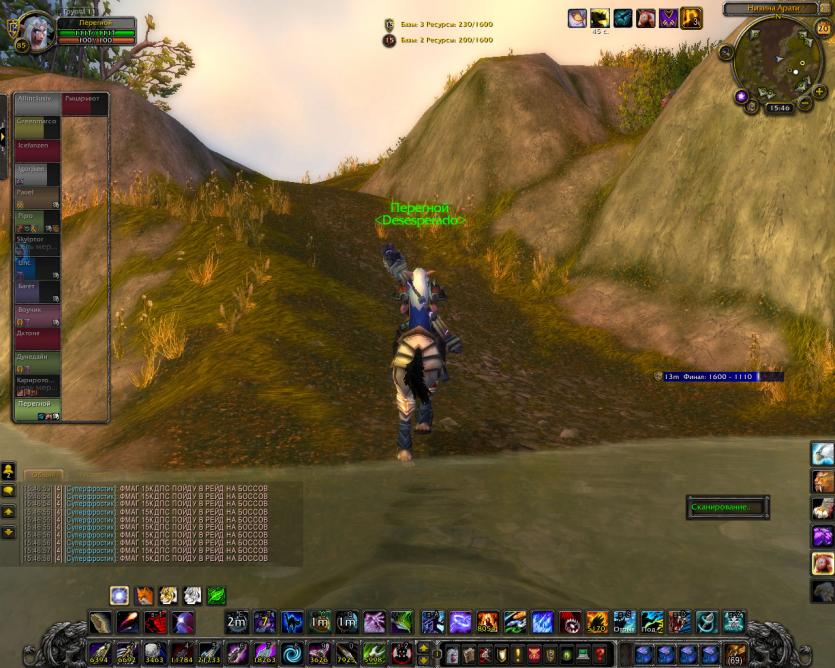
Task: Select raid member Greenmarco
Action: point(37,128)
